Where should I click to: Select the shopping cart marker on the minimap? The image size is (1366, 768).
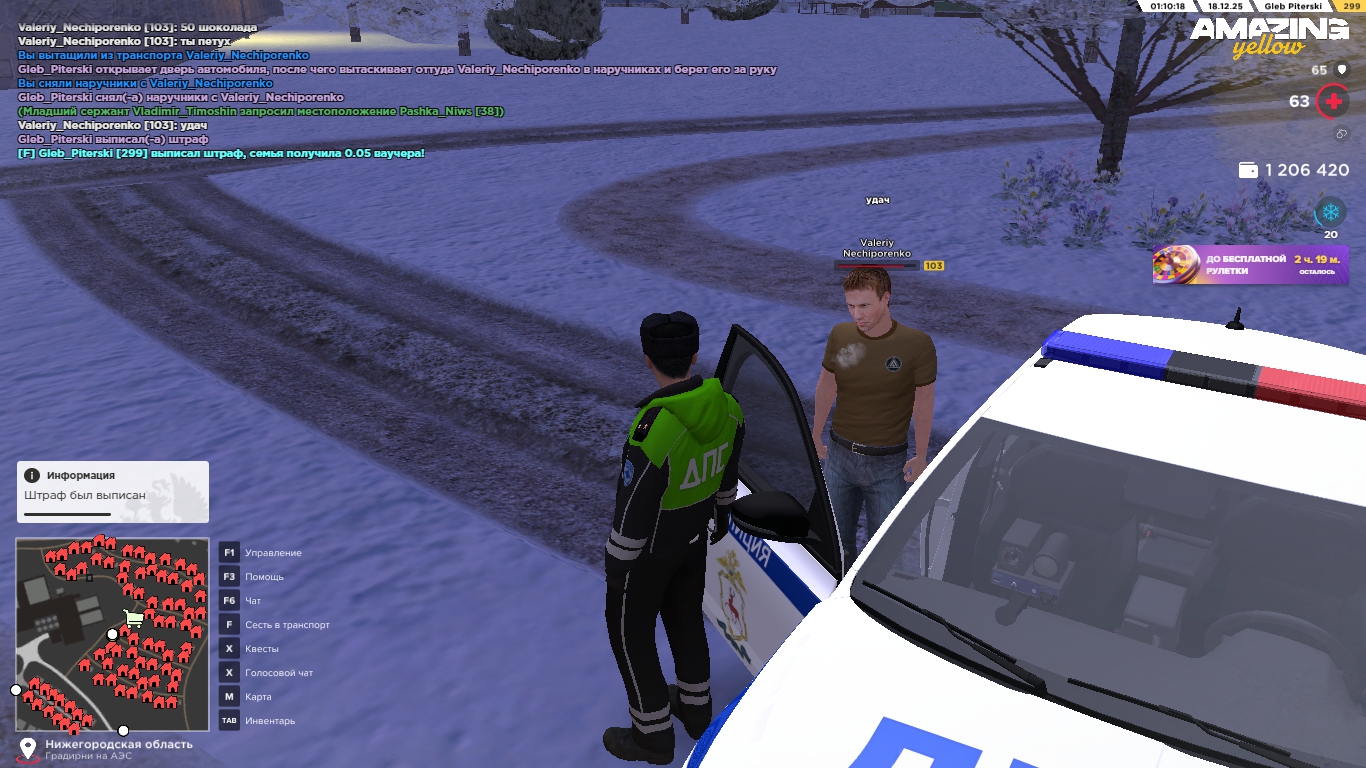[132, 619]
